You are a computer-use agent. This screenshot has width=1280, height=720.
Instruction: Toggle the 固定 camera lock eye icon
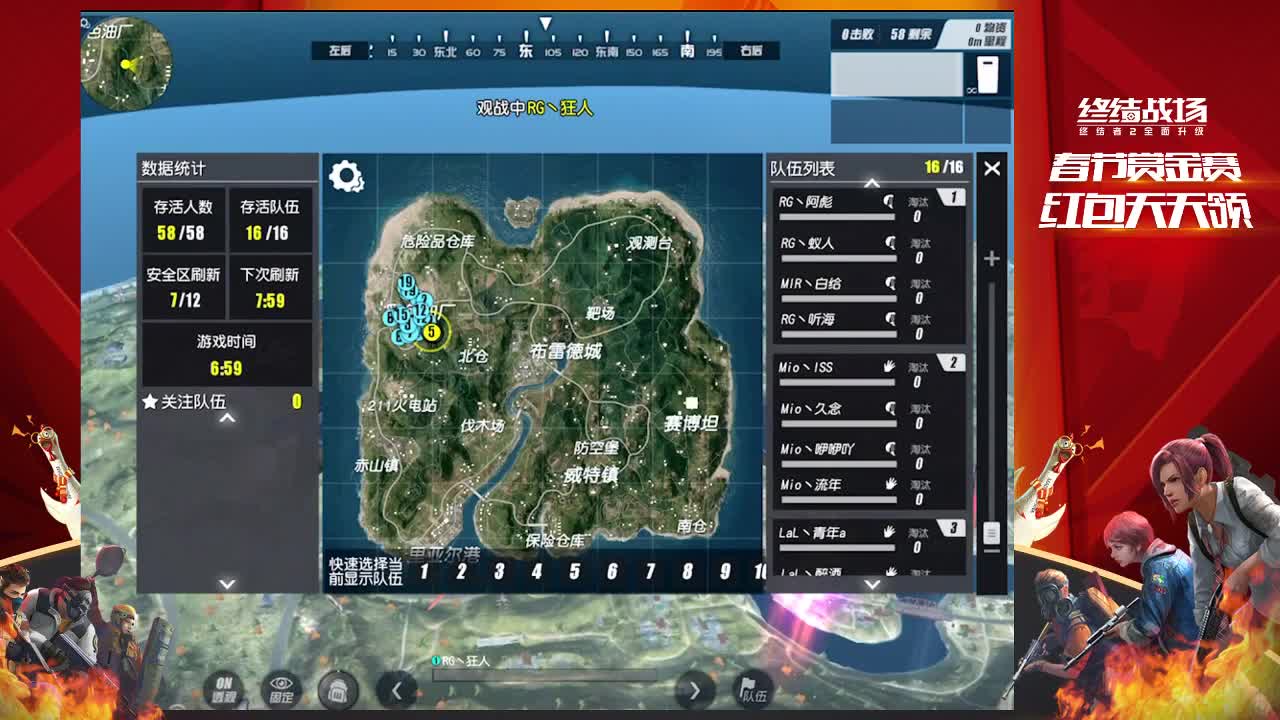(x=282, y=690)
